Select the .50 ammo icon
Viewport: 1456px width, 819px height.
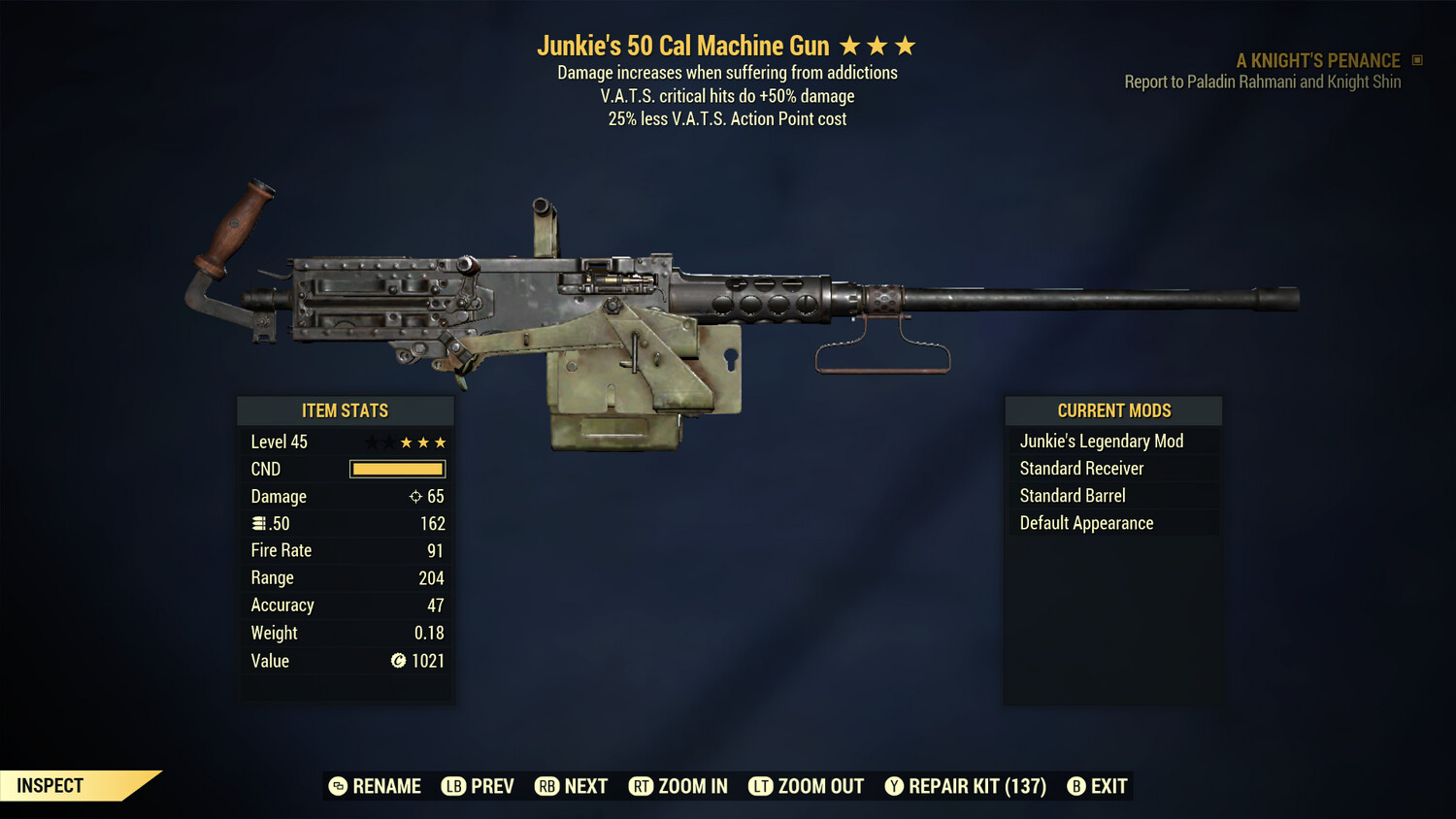pos(258,523)
